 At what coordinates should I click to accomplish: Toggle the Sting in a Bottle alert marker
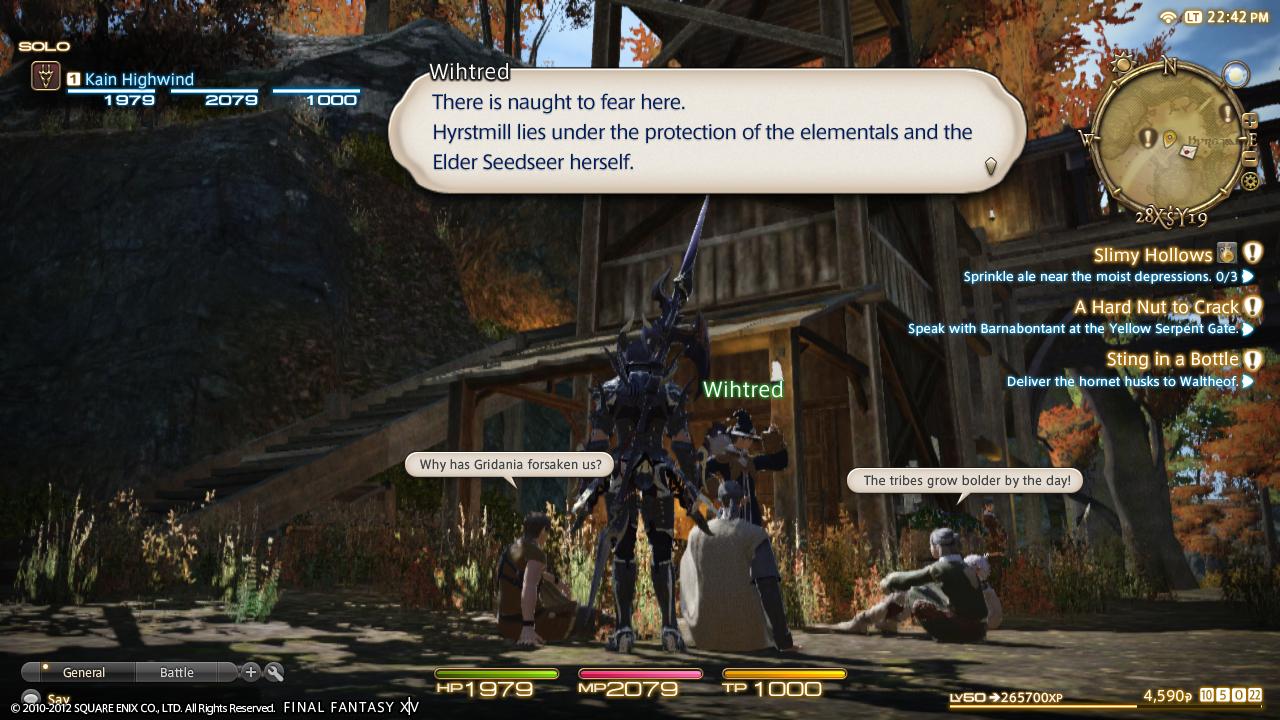1252,359
